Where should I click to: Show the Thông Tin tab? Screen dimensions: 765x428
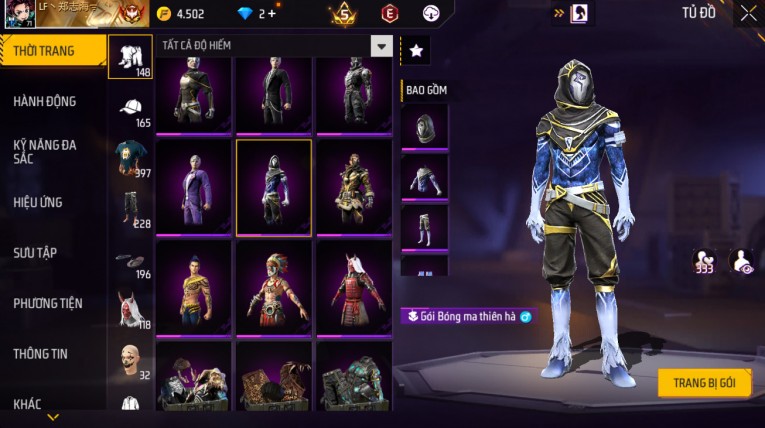[41, 353]
